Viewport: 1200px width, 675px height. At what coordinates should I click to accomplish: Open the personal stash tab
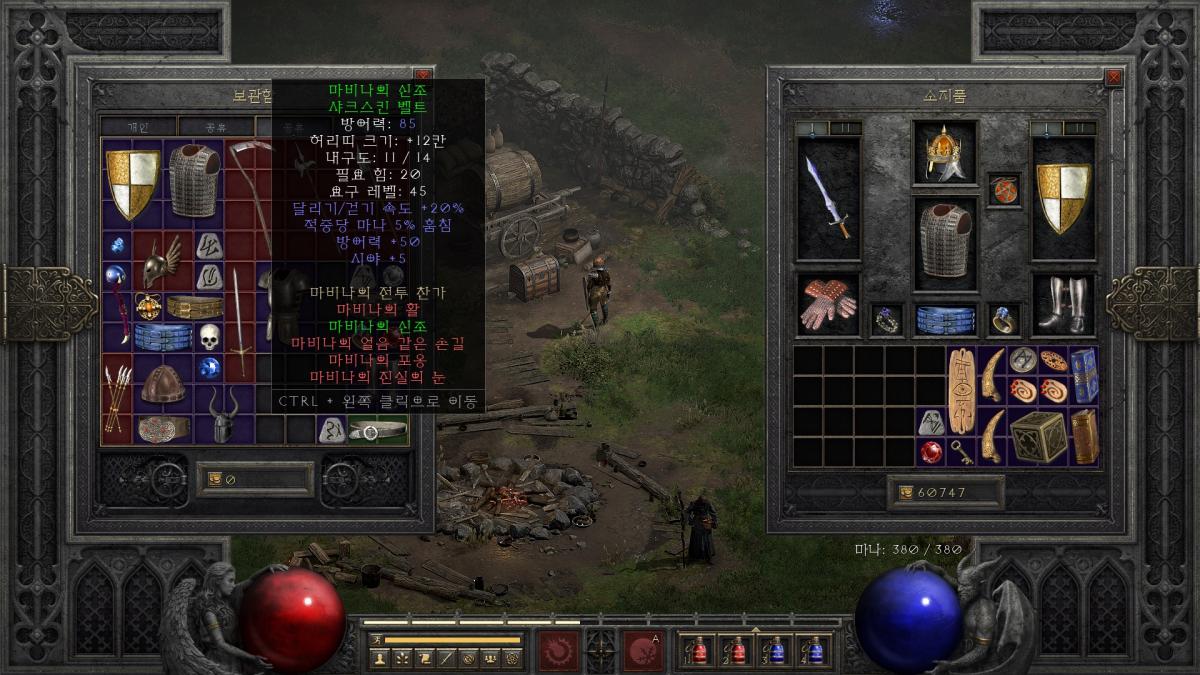point(138,126)
